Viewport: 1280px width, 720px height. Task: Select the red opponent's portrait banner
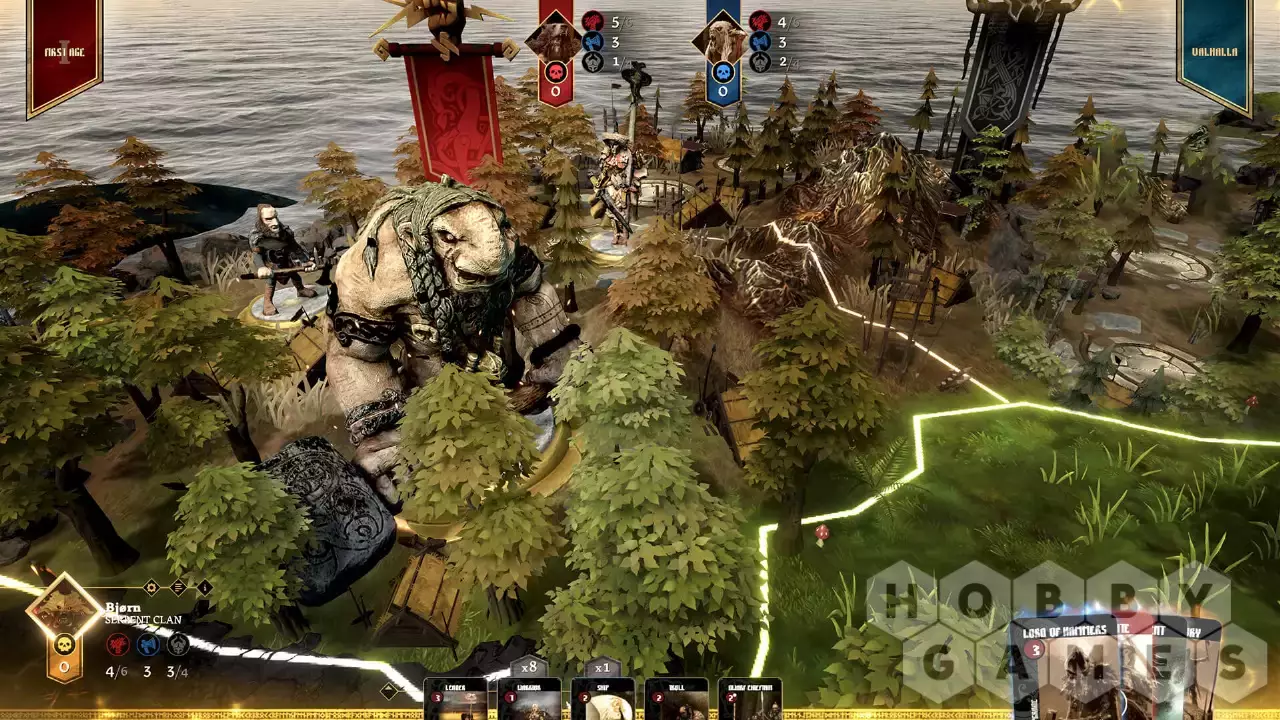(x=555, y=48)
